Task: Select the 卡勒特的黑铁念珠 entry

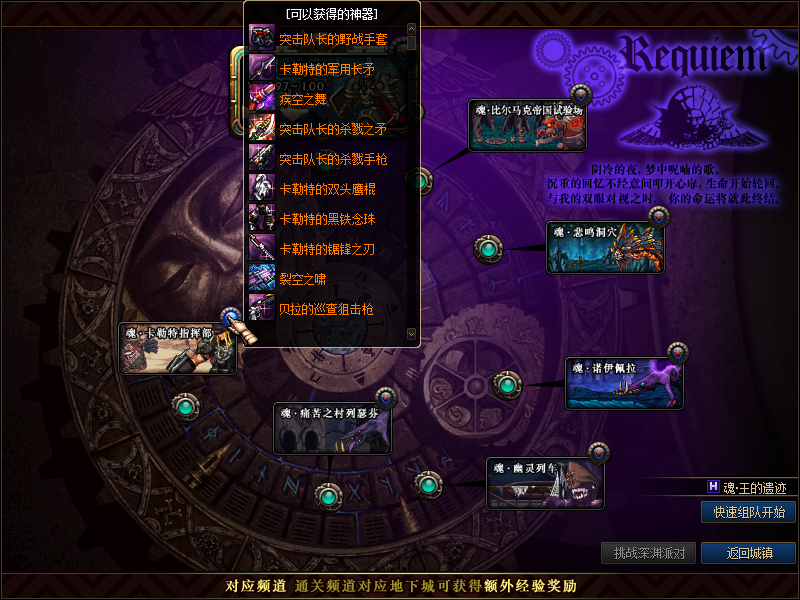Action: click(326, 219)
